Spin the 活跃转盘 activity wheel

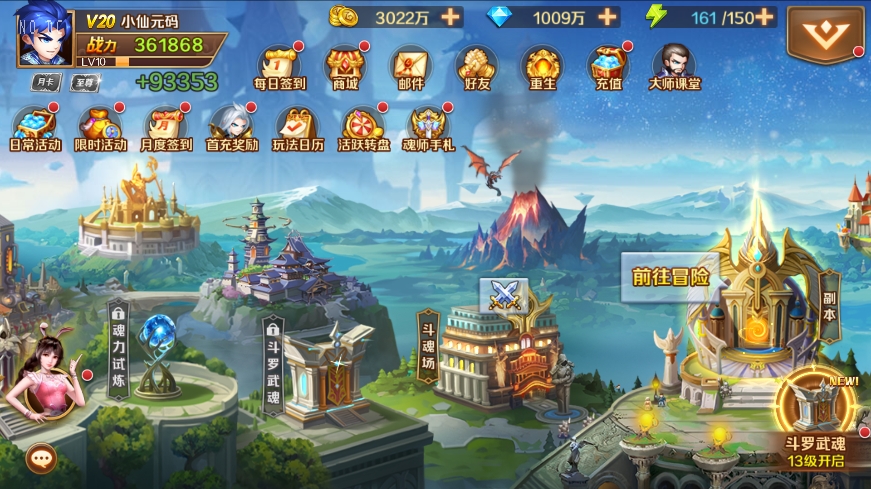pyautogui.click(x=364, y=127)
